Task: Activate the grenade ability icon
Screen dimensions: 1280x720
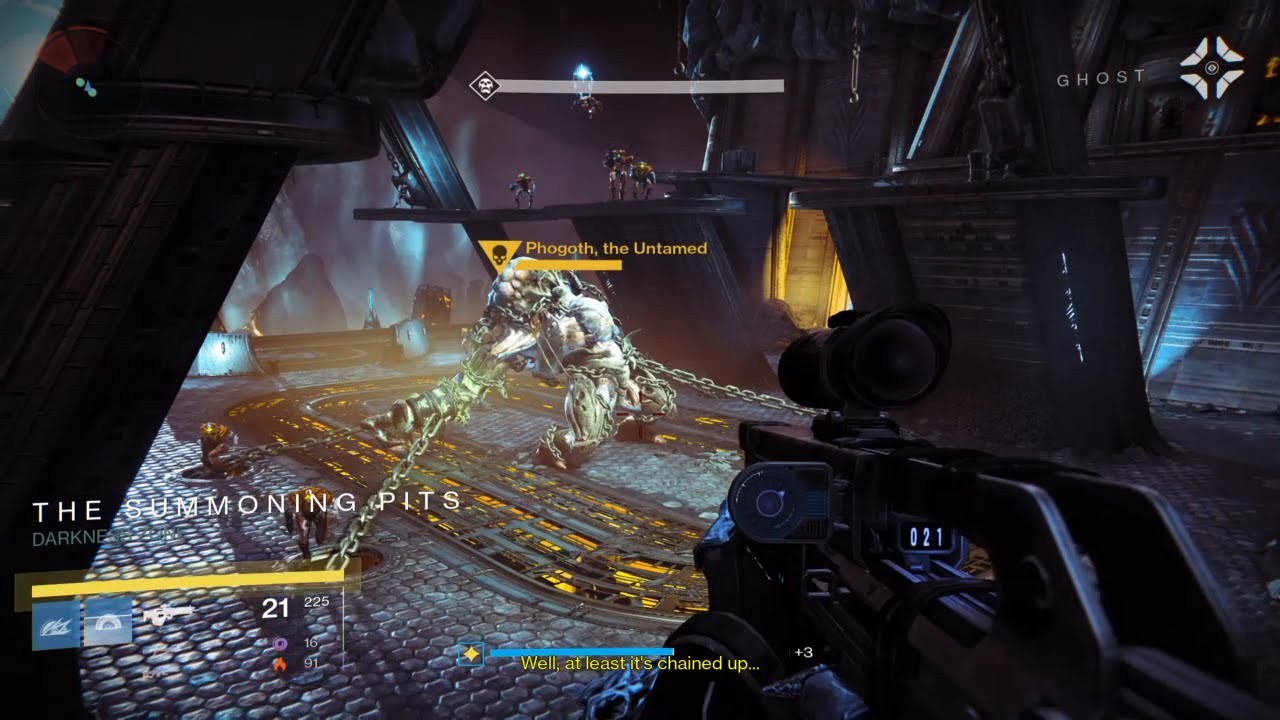Action: point(56,623)
